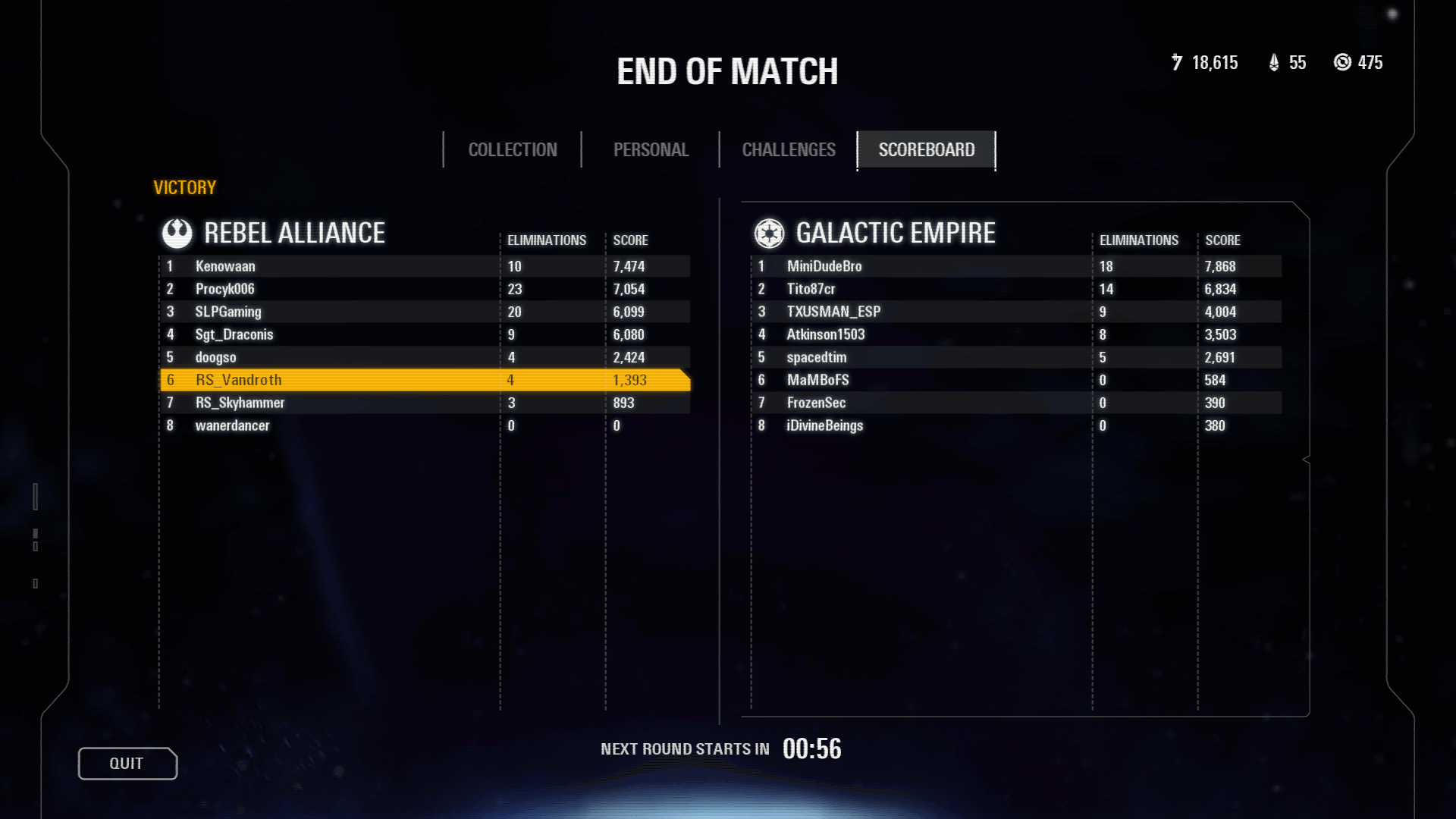The width and height of the screenshot is (1456, 819).
Task: Quit the match with the Quit button
Action: pyautogui.click(x=127, y=764)
